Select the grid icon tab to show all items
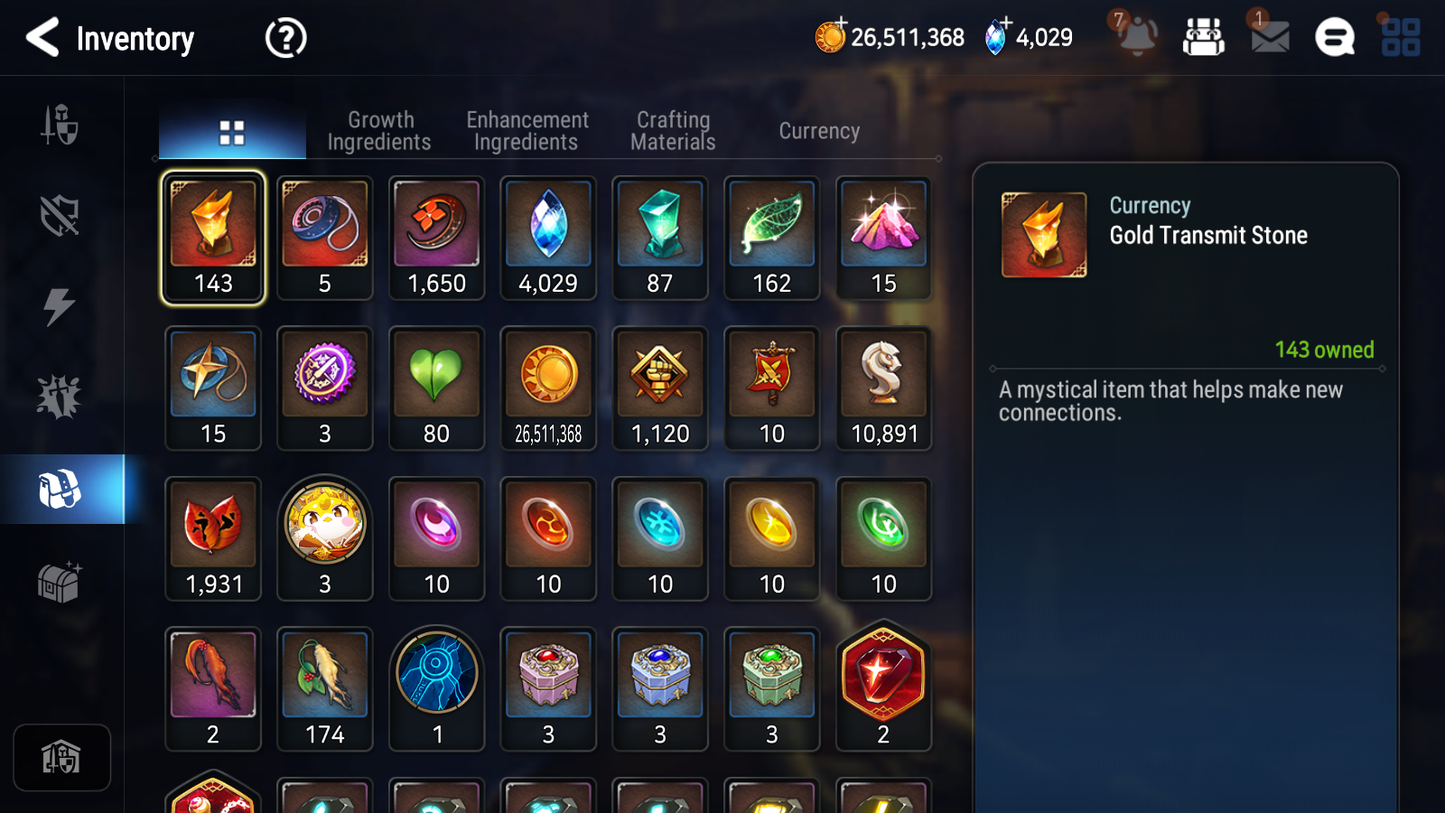 (232, 130)
